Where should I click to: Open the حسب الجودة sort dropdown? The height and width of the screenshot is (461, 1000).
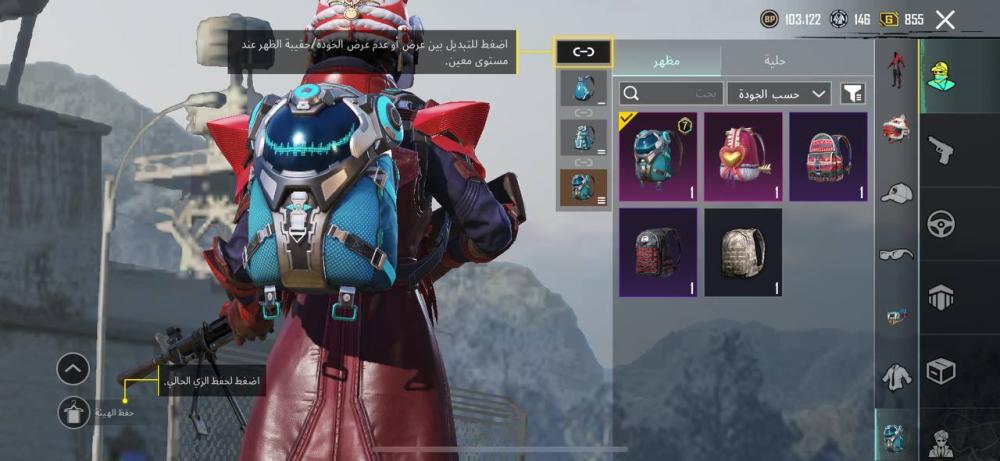click(779, 94)
